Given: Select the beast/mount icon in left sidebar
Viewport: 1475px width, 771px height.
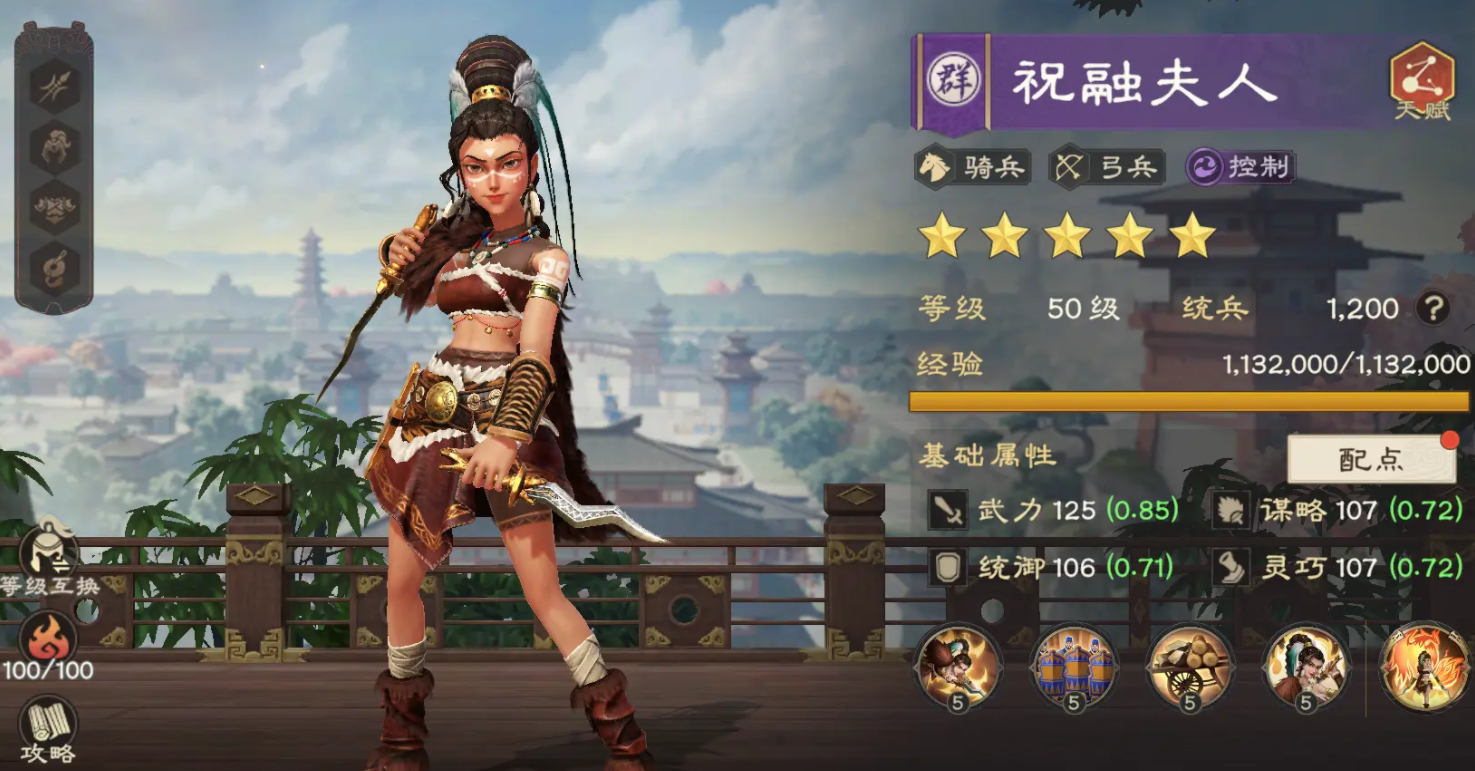Looking at the screenshot, I should 53,145.
